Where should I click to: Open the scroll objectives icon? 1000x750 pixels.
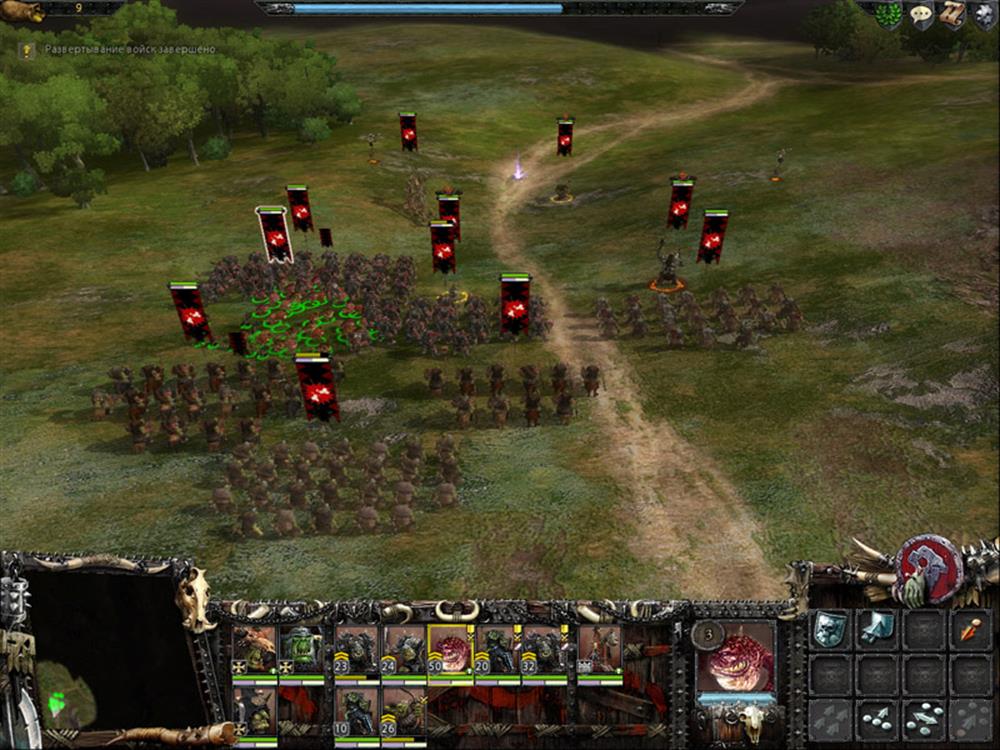pos(951,14)
